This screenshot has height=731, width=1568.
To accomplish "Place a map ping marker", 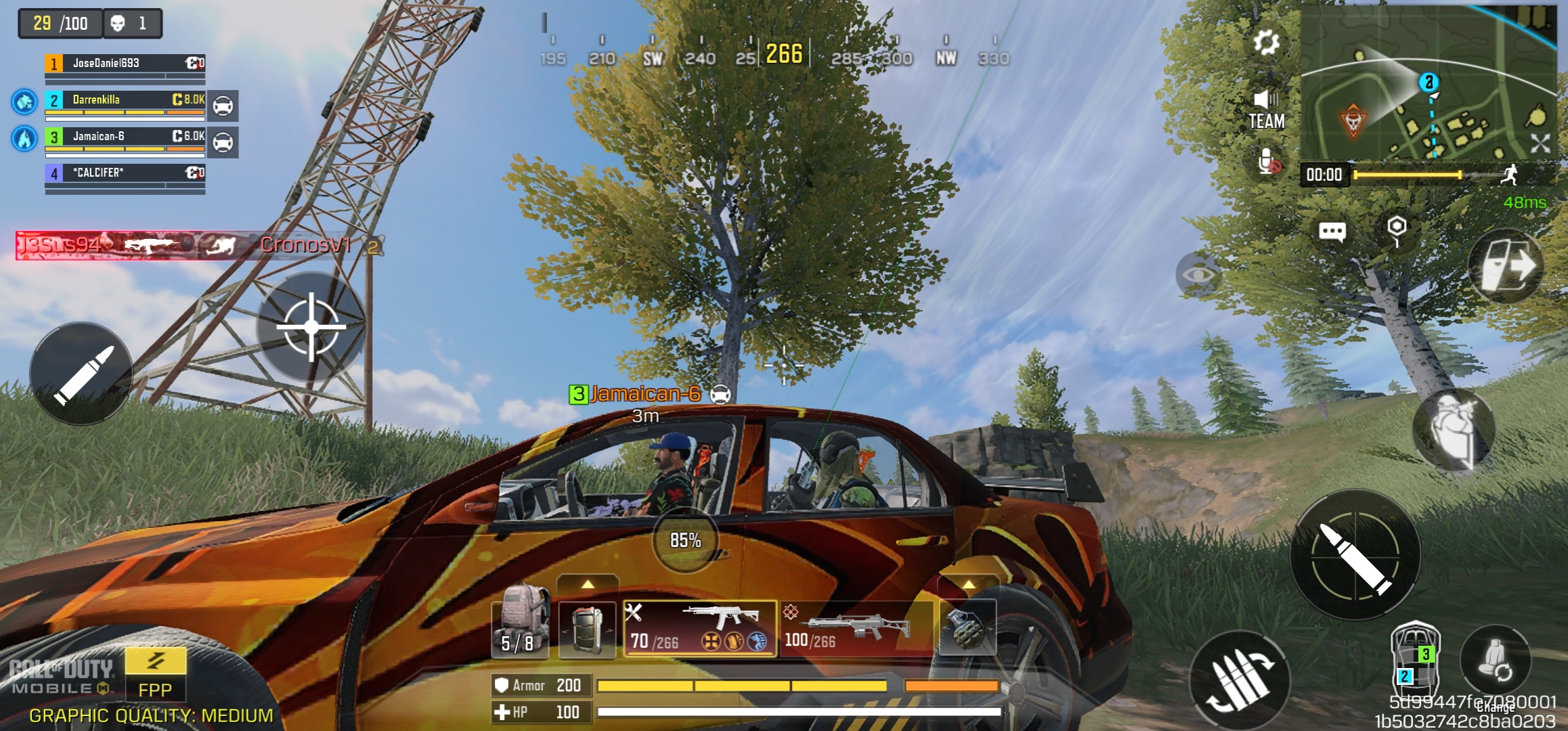I will pos(1397,230).
